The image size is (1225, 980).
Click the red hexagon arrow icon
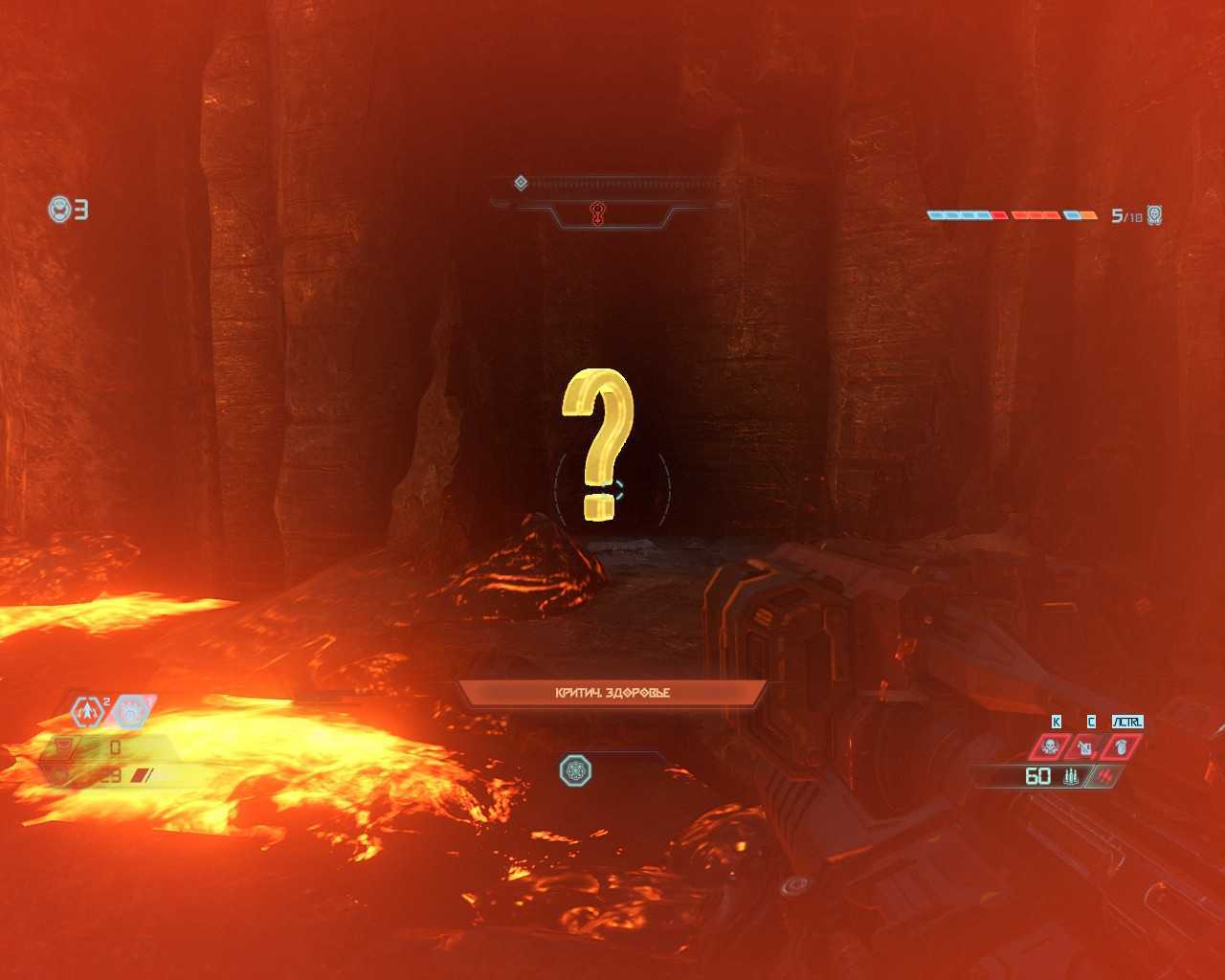pyautogui.click(x=87, y=712)
